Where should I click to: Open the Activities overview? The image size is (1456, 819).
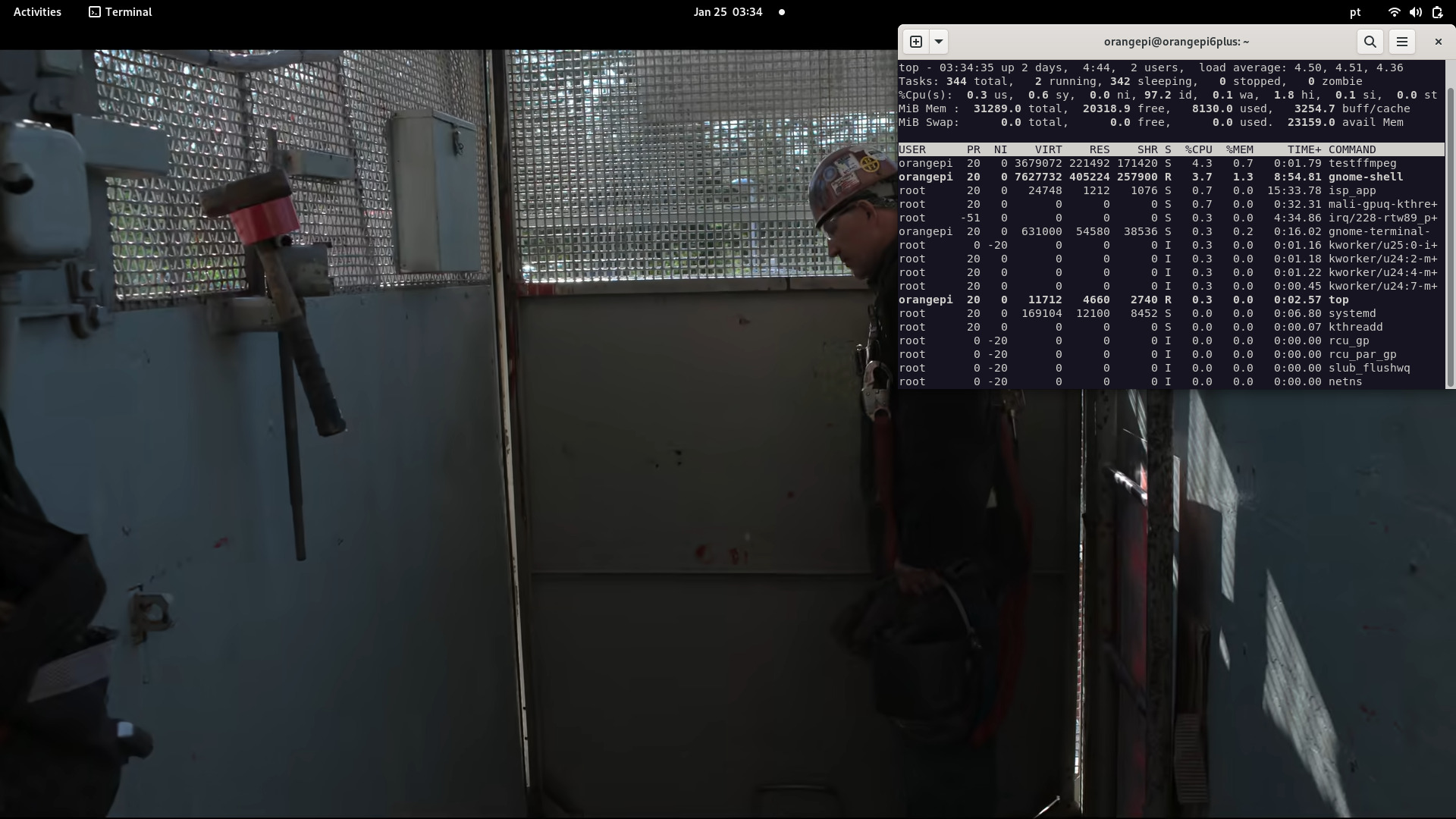point(36,11)
